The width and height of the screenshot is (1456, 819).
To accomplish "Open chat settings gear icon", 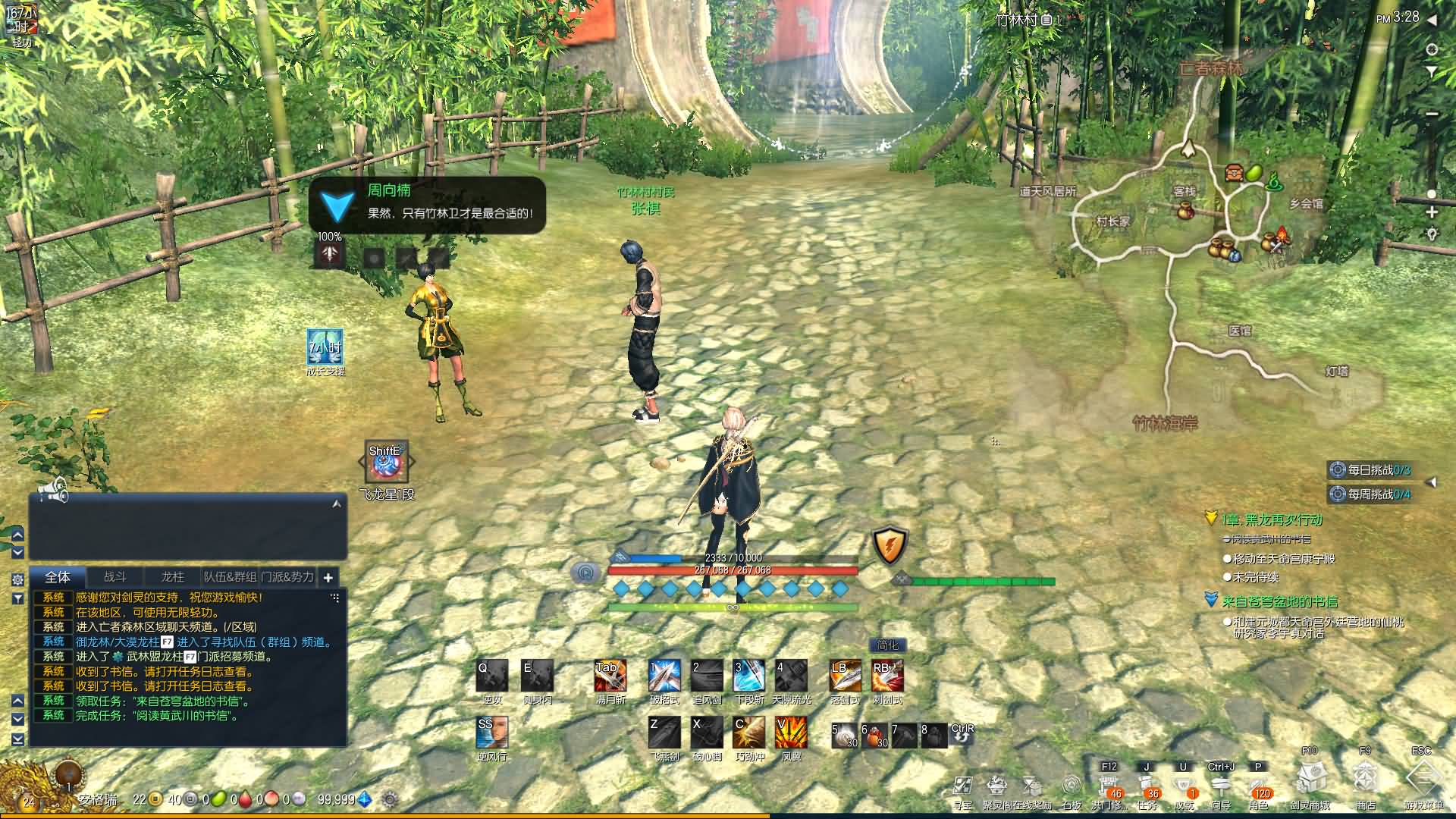I will [x=17, y=579].
